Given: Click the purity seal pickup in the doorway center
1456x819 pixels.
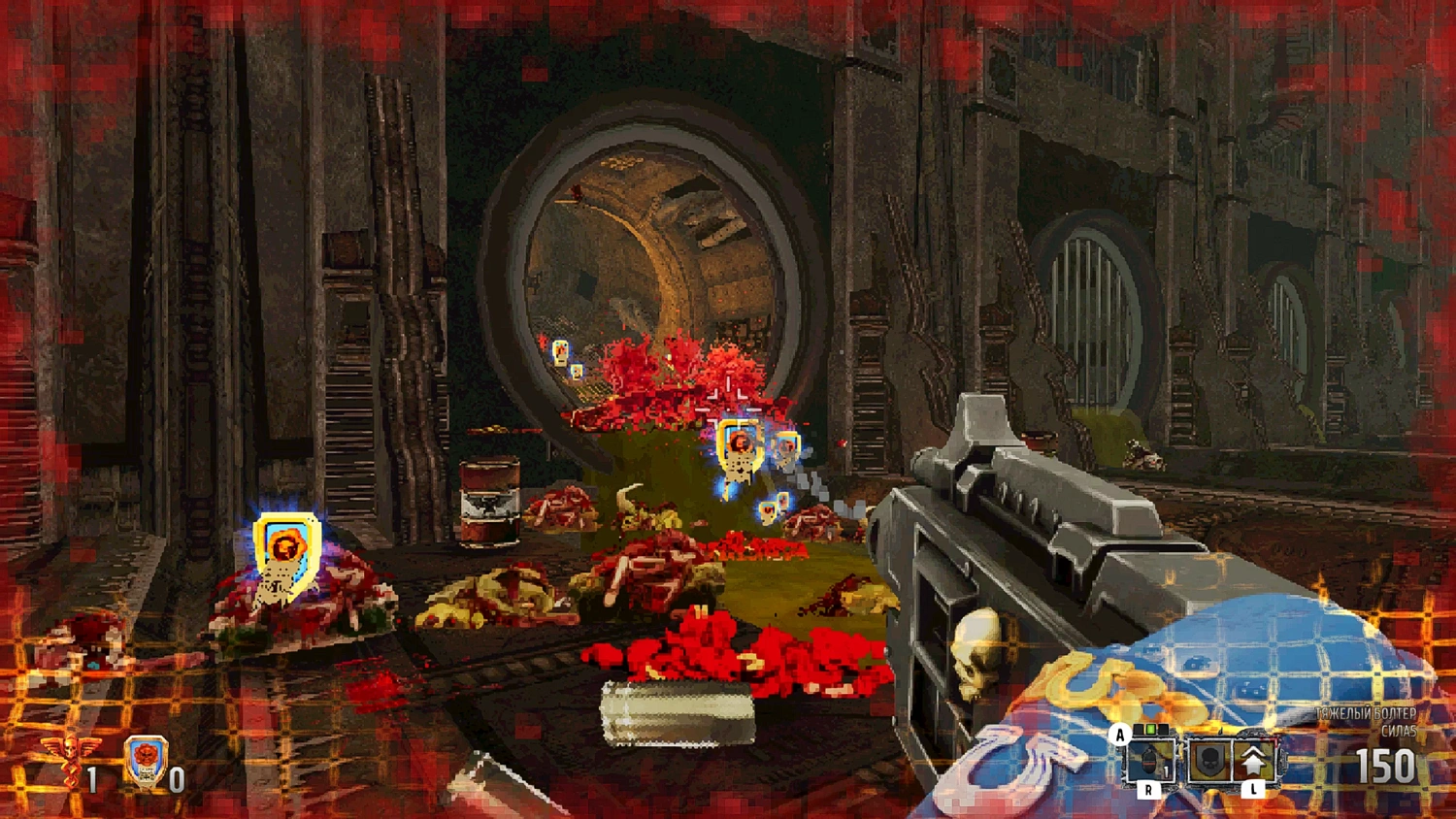Looking at the screenshot, I should coord(738,445).
